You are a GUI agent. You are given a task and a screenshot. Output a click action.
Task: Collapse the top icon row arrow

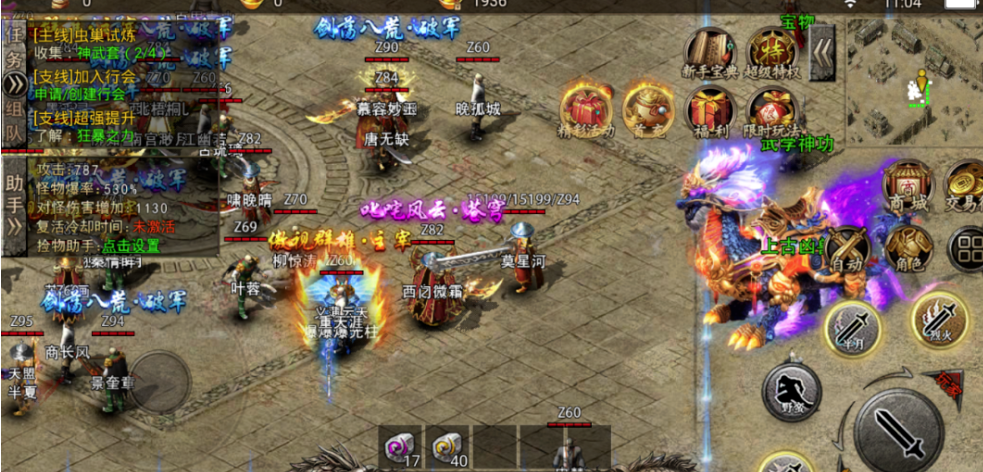tap(822, 46)
